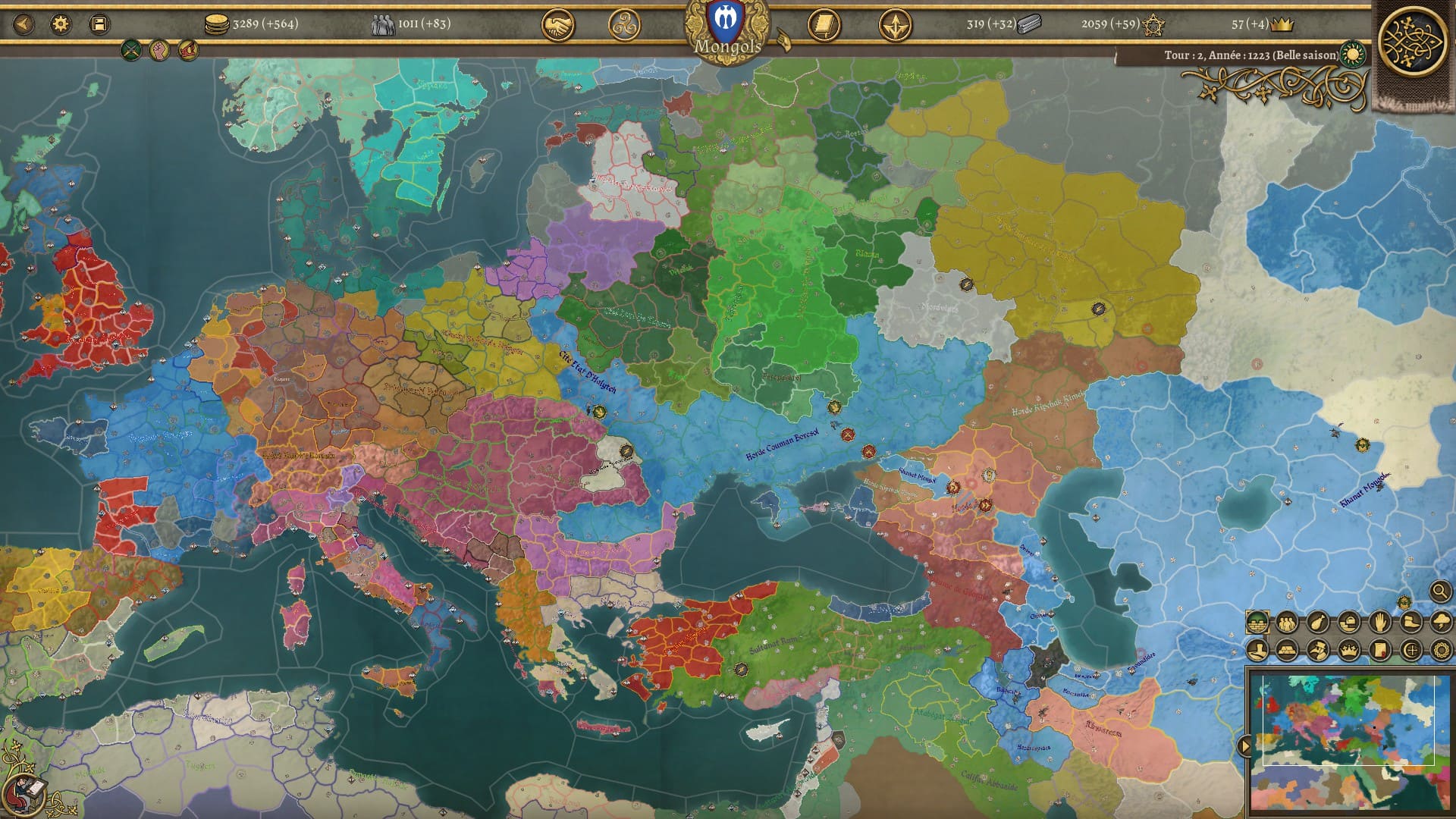Click the Mongols faction shield emblem
This screenshot has height=819, width=1456.
tap(726, 21)
